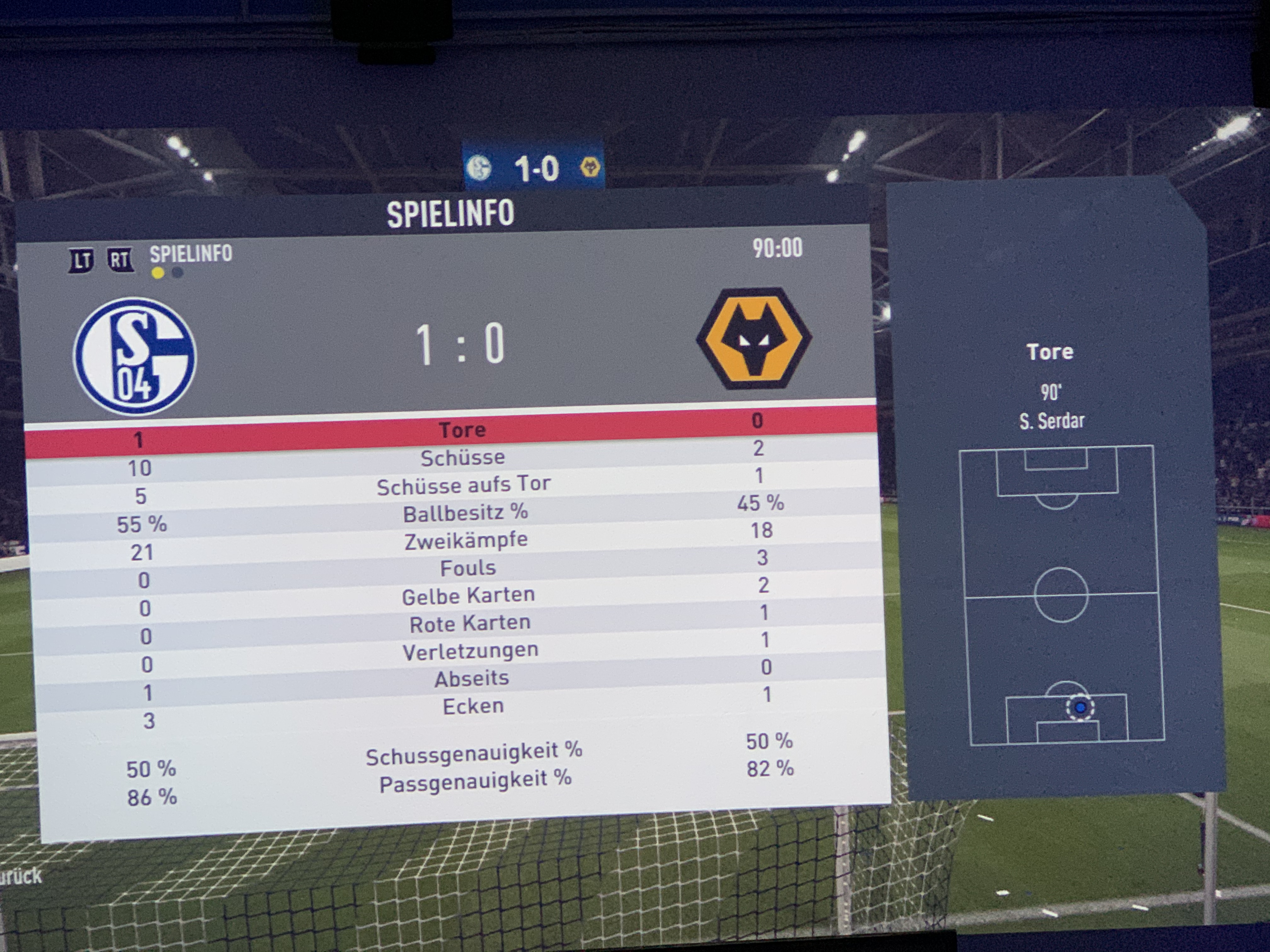Select the Rote Karten row
The image size is (1270, 952).
(470, 623)
